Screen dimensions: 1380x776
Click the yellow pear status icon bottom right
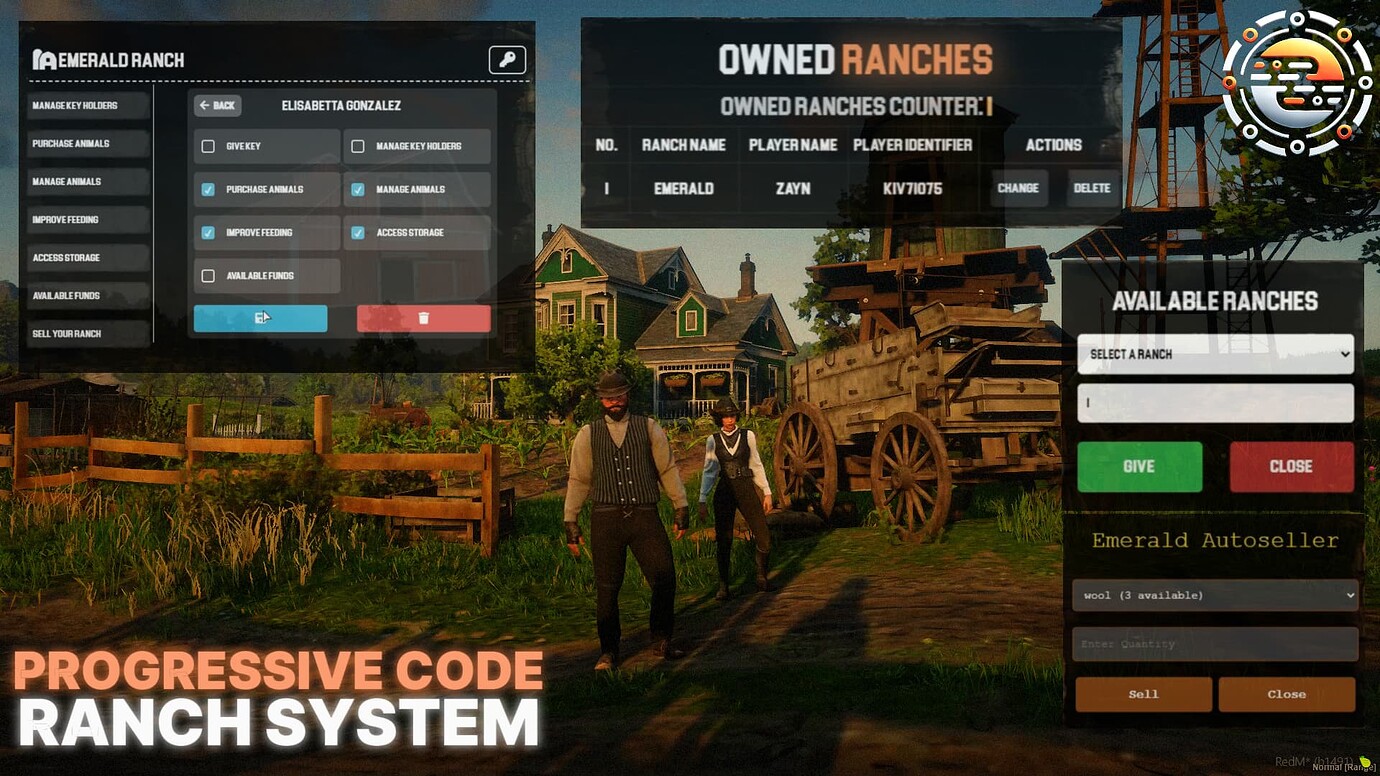point(1366,760)
